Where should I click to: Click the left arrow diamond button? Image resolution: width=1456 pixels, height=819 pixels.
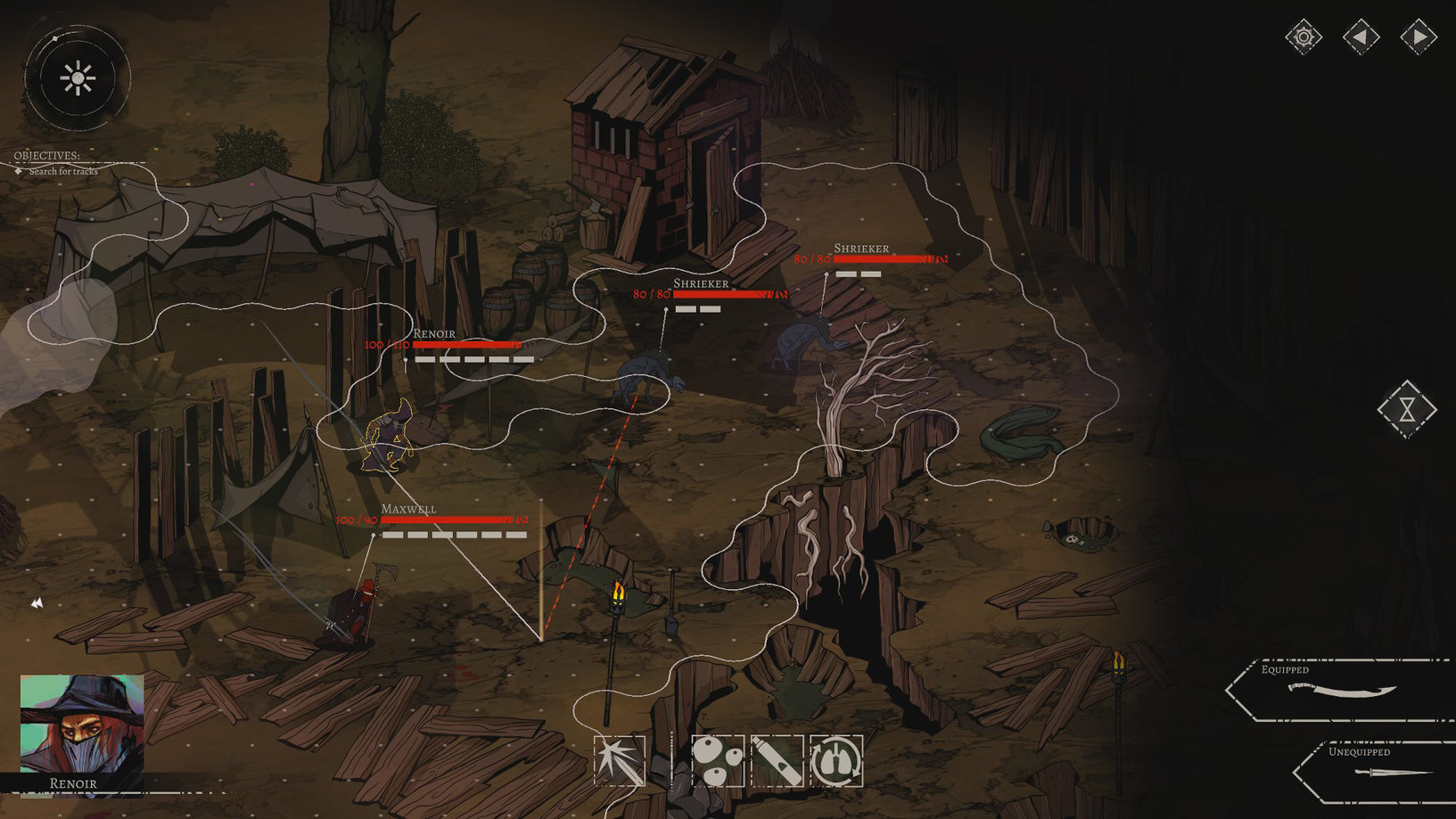click(1361, 37)
